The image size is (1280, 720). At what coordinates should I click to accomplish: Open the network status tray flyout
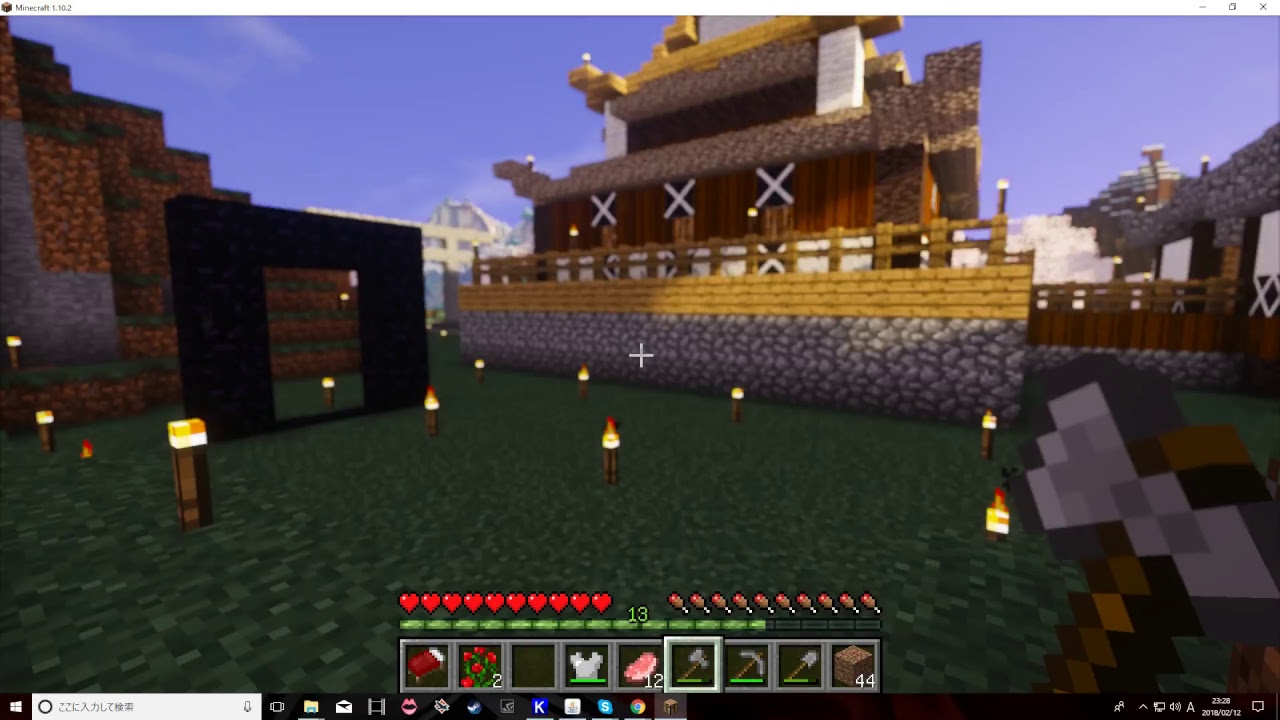click(x=1159, y=707)
